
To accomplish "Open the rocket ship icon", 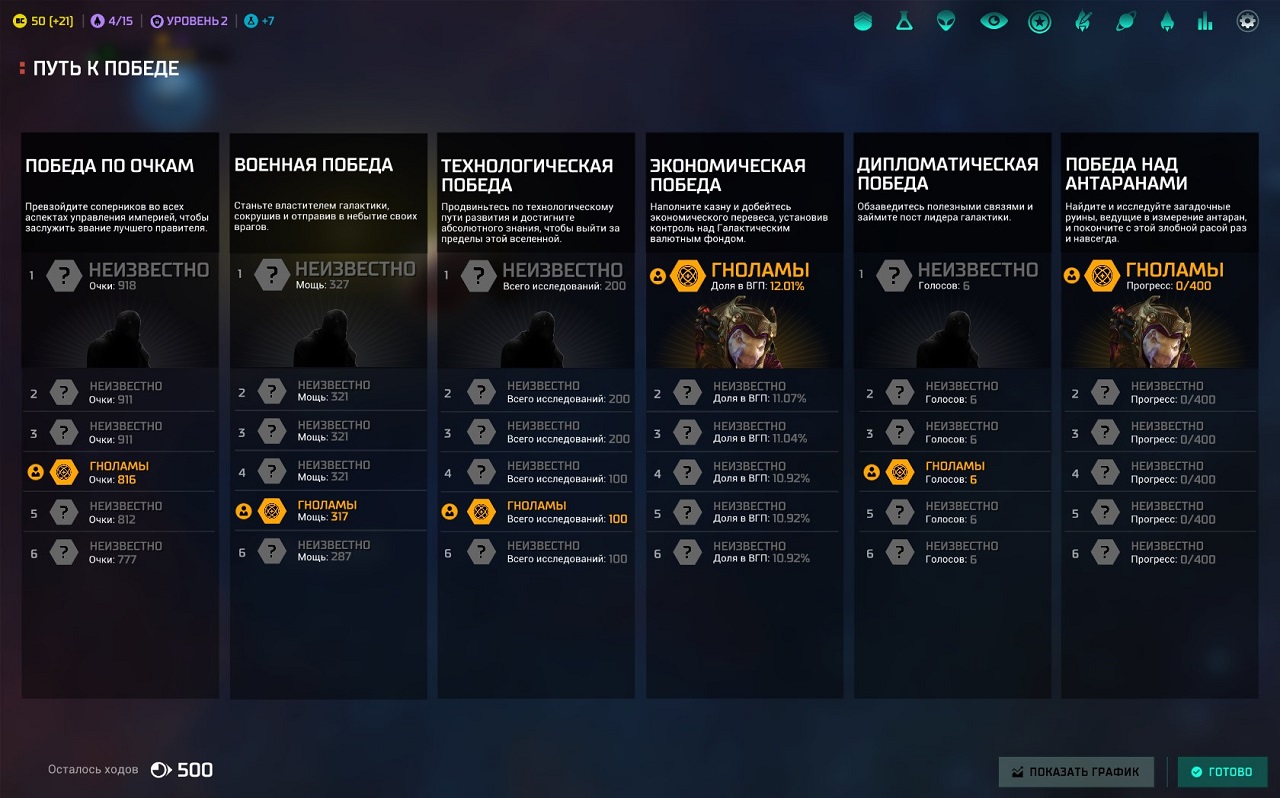I will click(1166, 21).
